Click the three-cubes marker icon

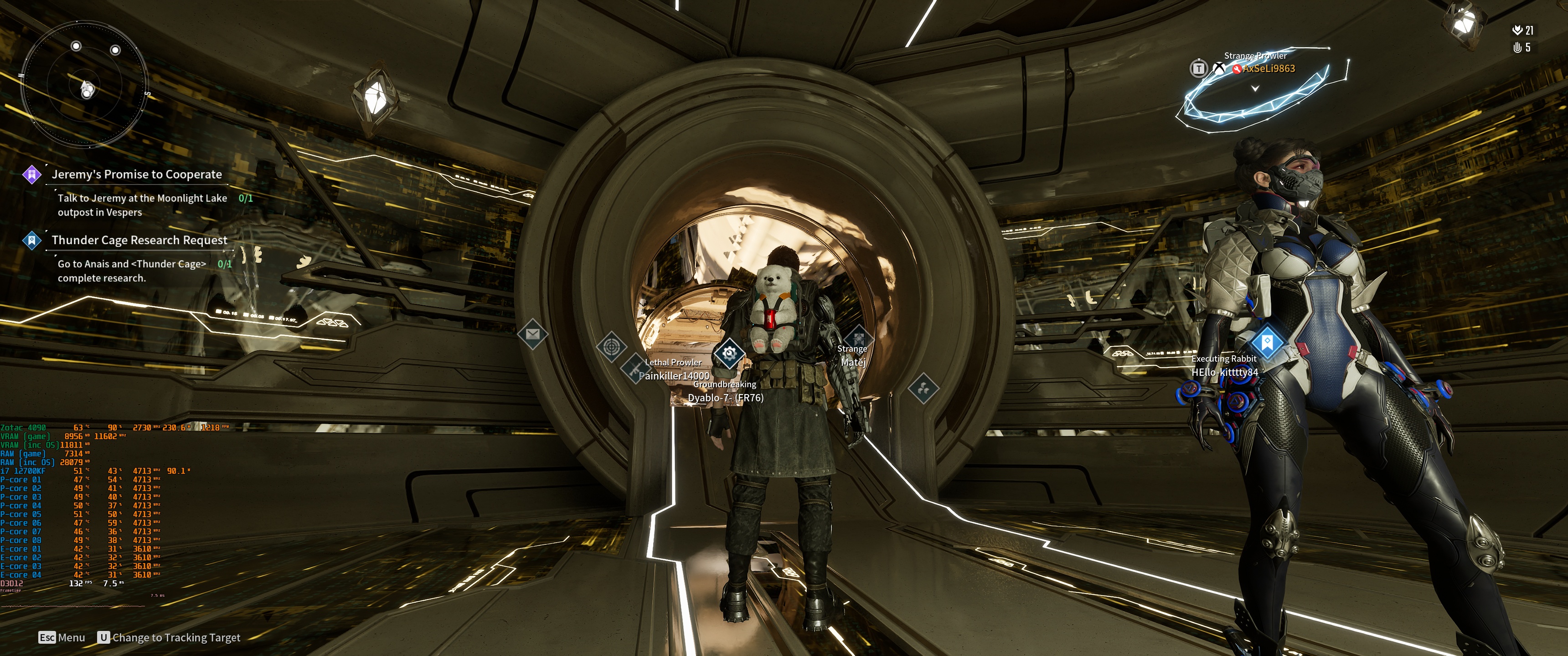click(923, 388)
